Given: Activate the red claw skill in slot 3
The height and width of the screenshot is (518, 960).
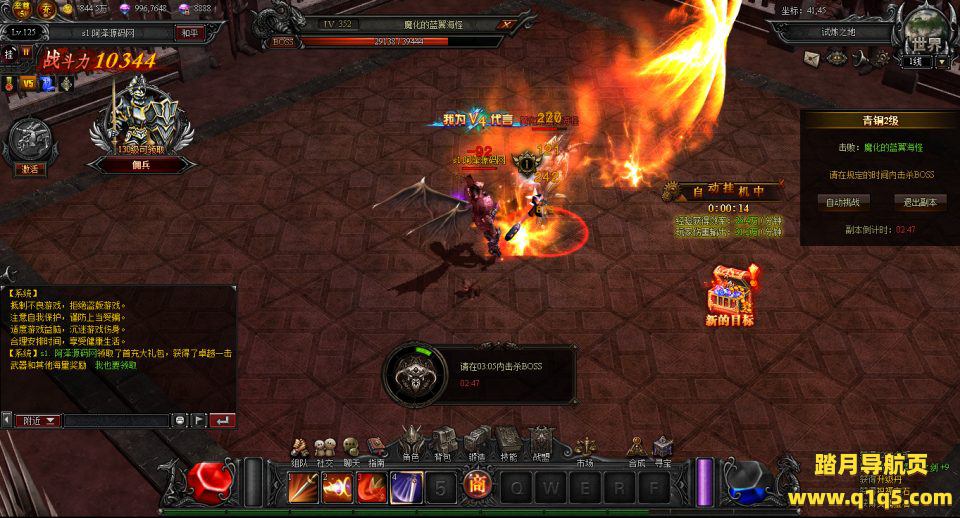Looking at the screenshot, I should pyautogui.click(x=373, y=487).
